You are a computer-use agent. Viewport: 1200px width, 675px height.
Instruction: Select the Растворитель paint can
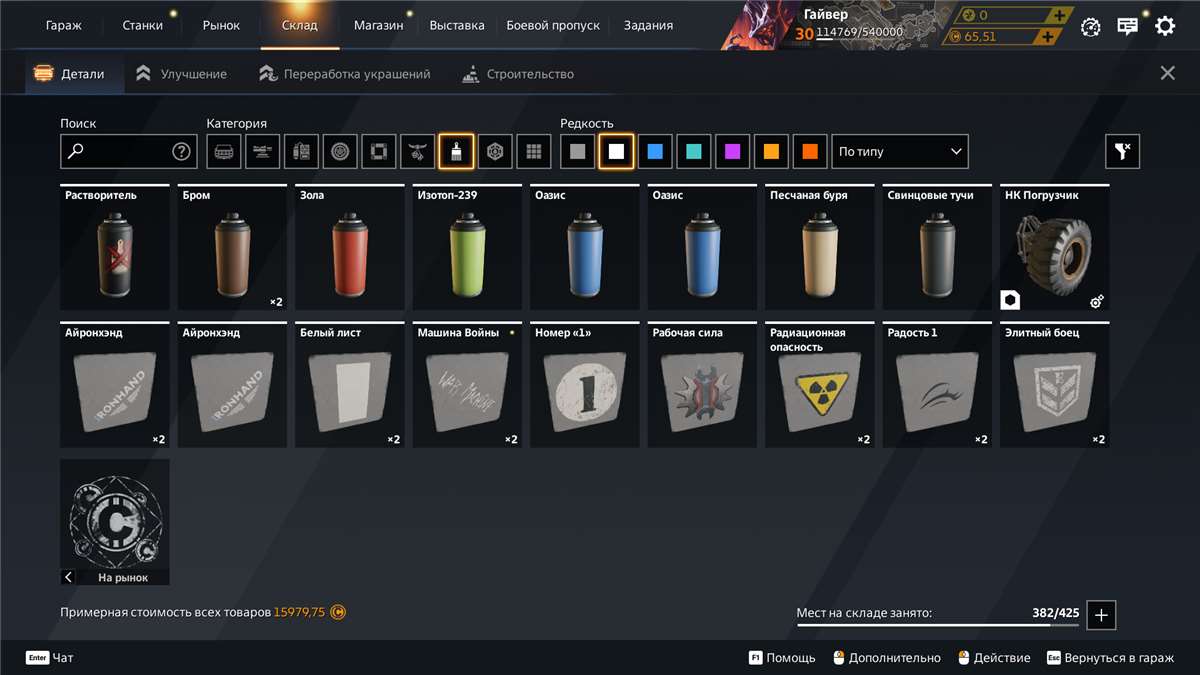[x=114, y=248]
